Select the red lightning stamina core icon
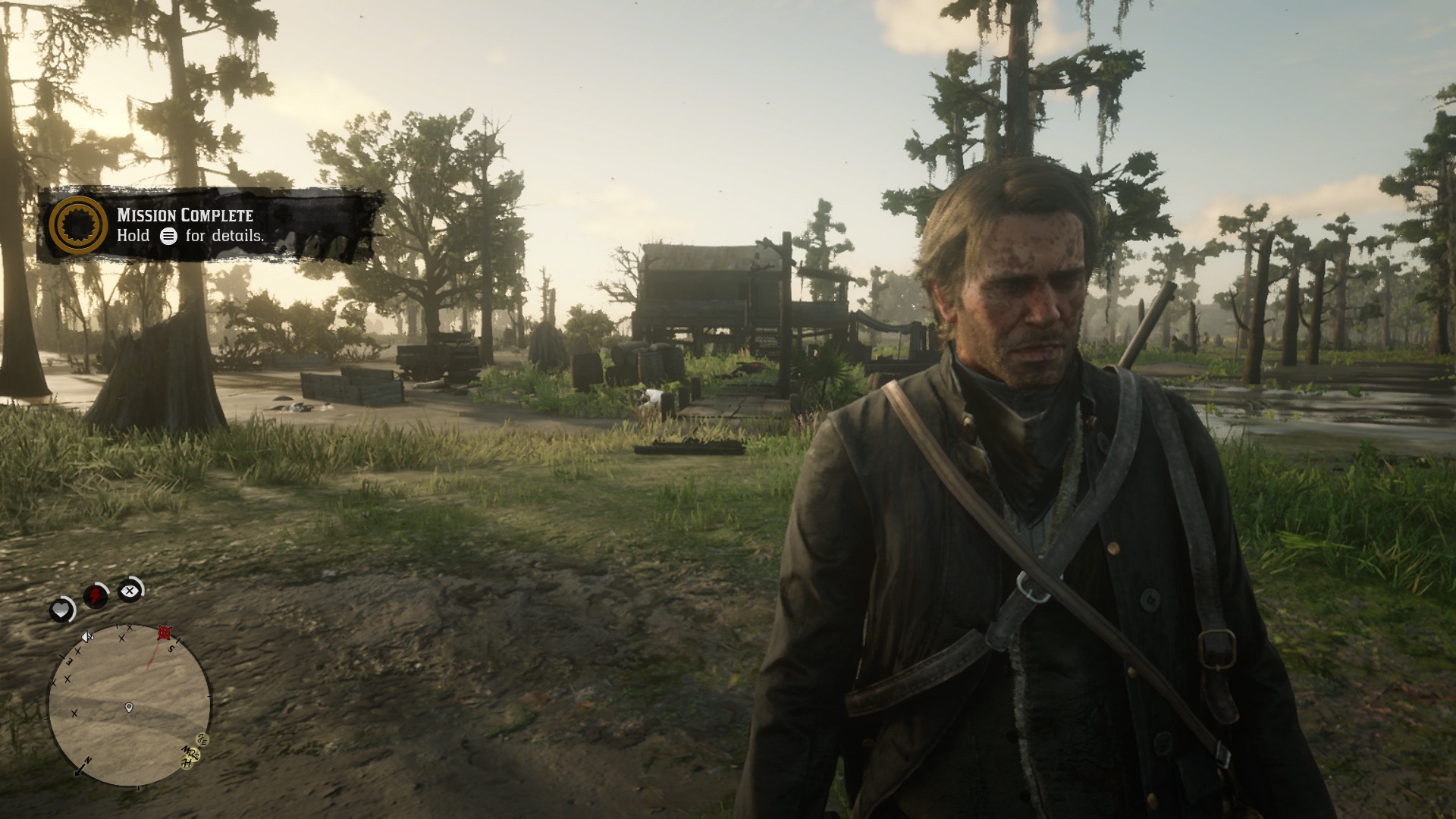The image size is (1456, 819). [96, 596]
